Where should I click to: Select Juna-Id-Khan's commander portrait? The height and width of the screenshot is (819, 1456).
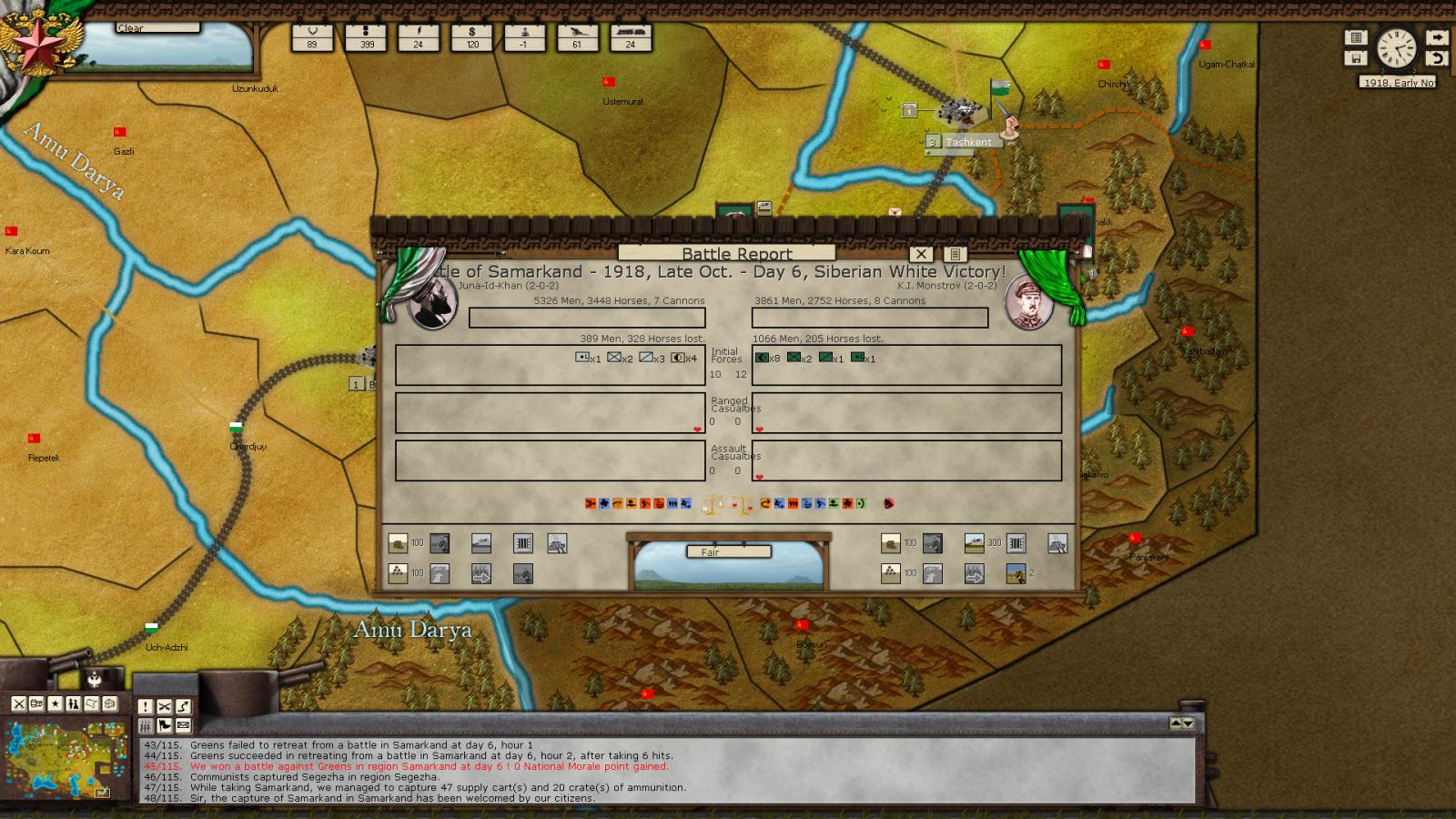(x=431, y=303)
